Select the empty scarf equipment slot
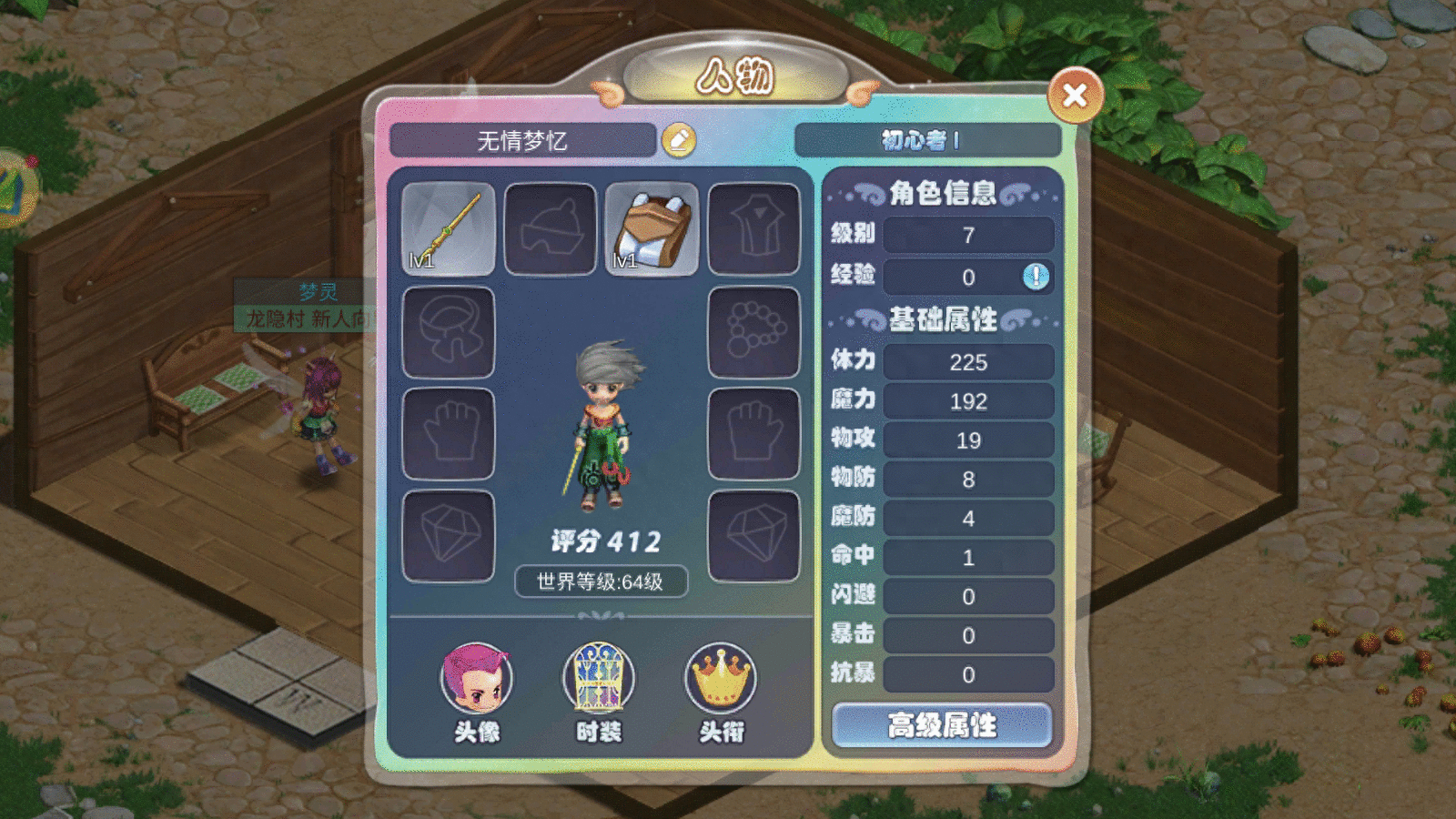This screenshot has width=1456, height=819. tap(449, 330)
